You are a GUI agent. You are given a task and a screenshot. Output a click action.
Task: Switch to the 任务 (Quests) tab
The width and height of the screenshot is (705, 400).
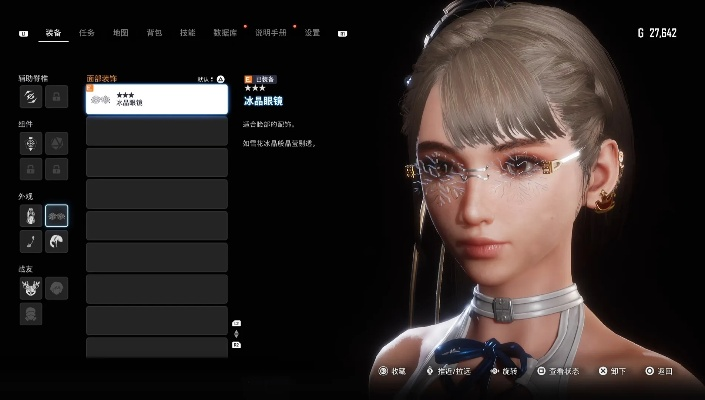click(86, 33)
